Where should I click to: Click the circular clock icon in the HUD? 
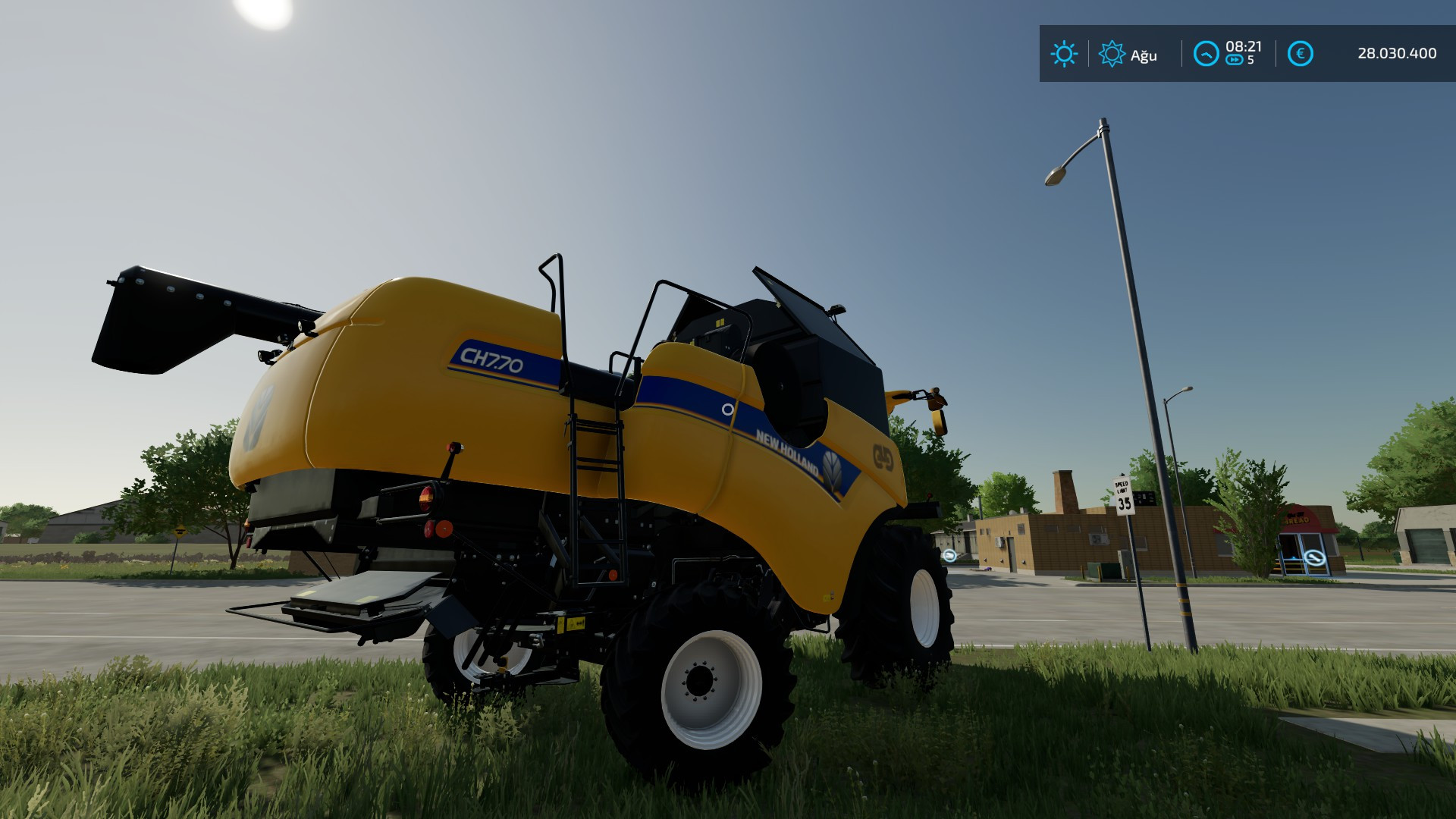click(x=1206, y=52)
